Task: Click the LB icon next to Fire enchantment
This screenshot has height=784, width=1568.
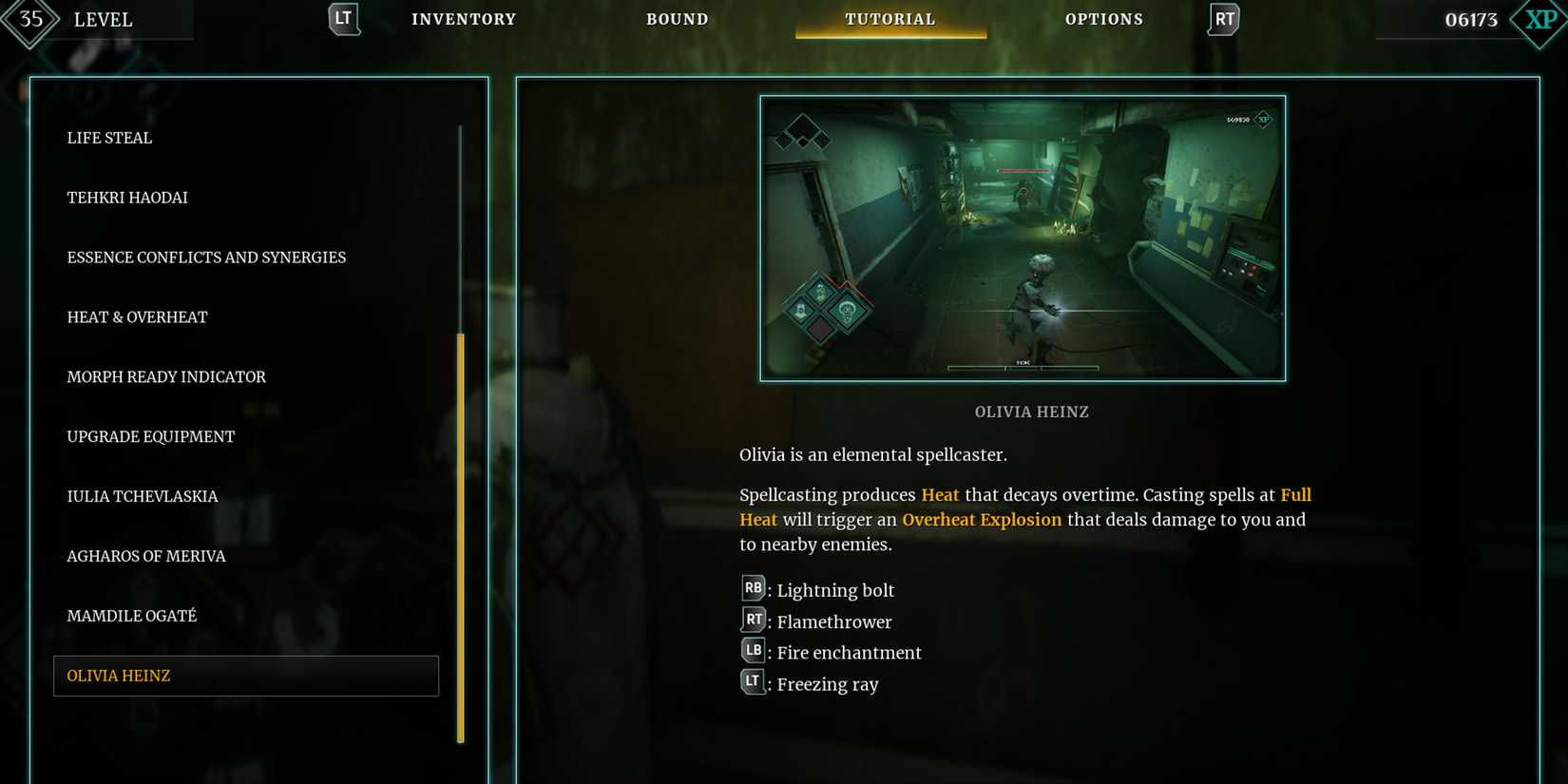Action: 753,651
